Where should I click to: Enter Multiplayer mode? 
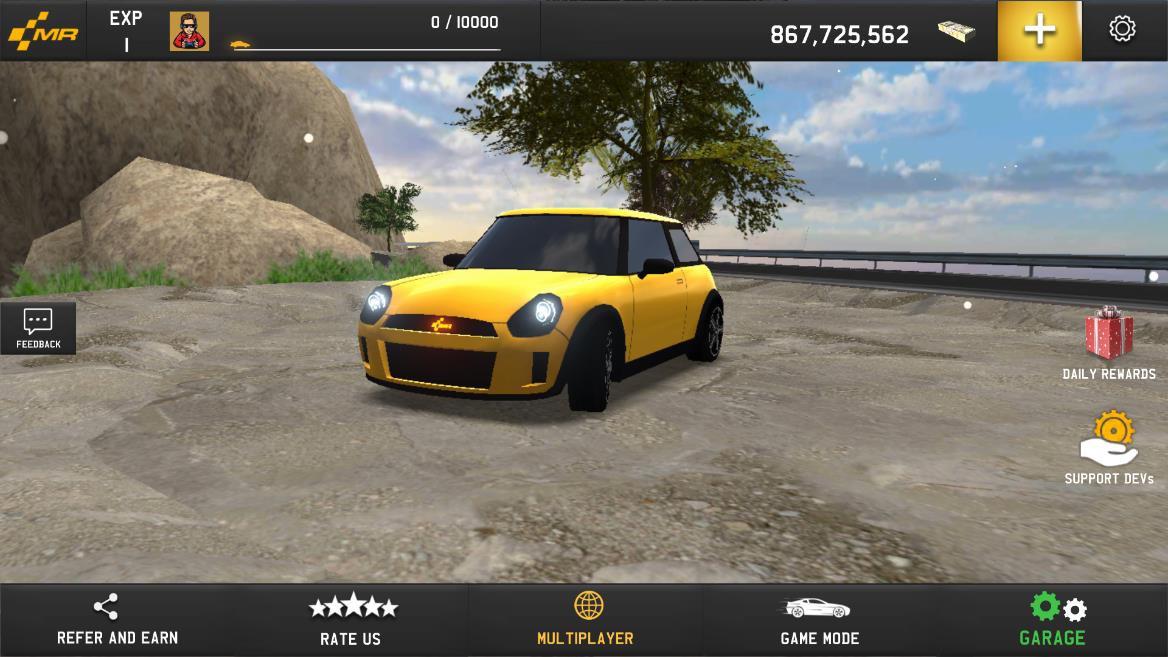(586, 620)
